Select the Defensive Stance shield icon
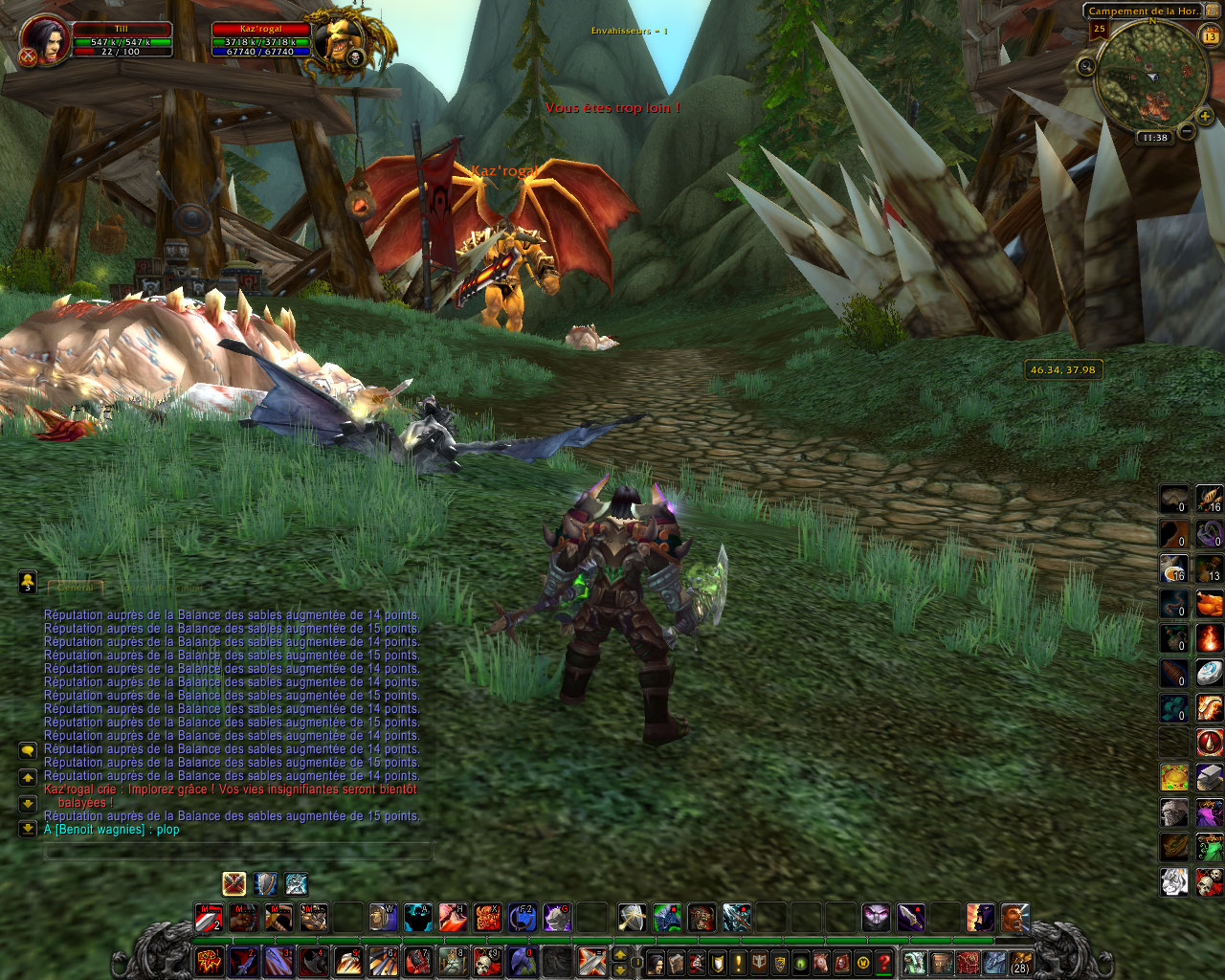 265,883
